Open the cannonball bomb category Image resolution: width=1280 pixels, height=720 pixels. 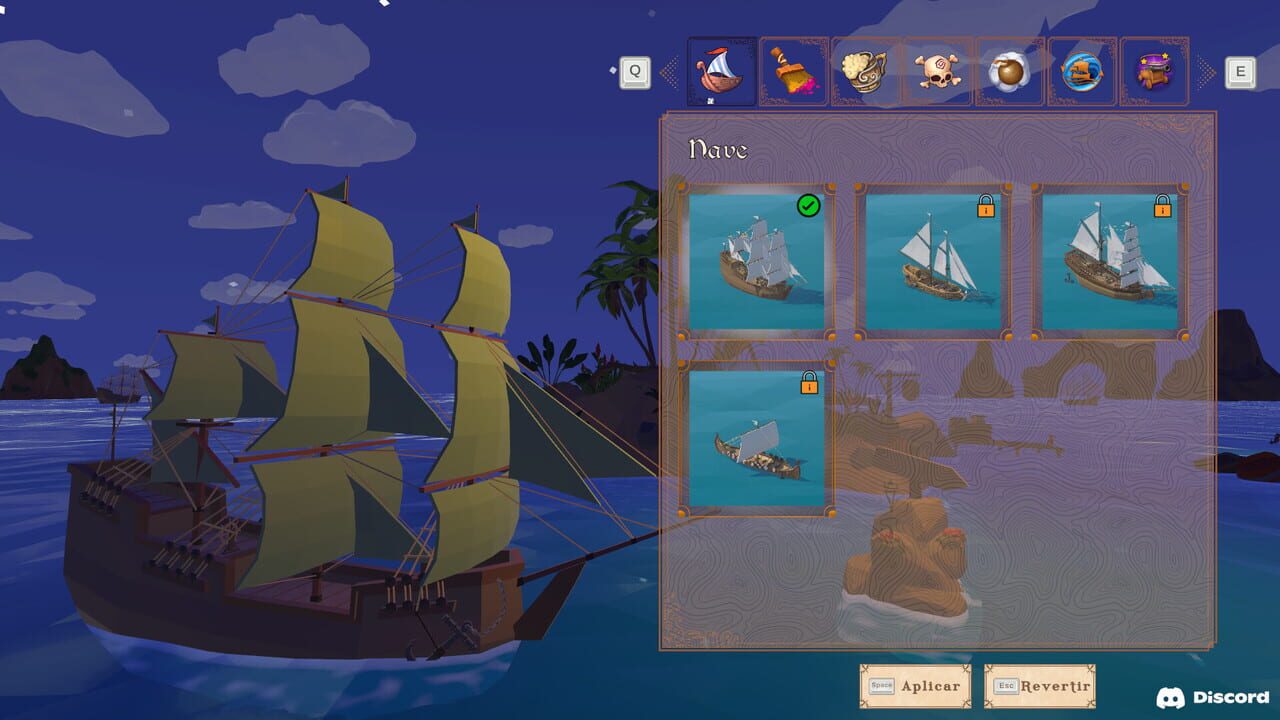(1009, 70)
